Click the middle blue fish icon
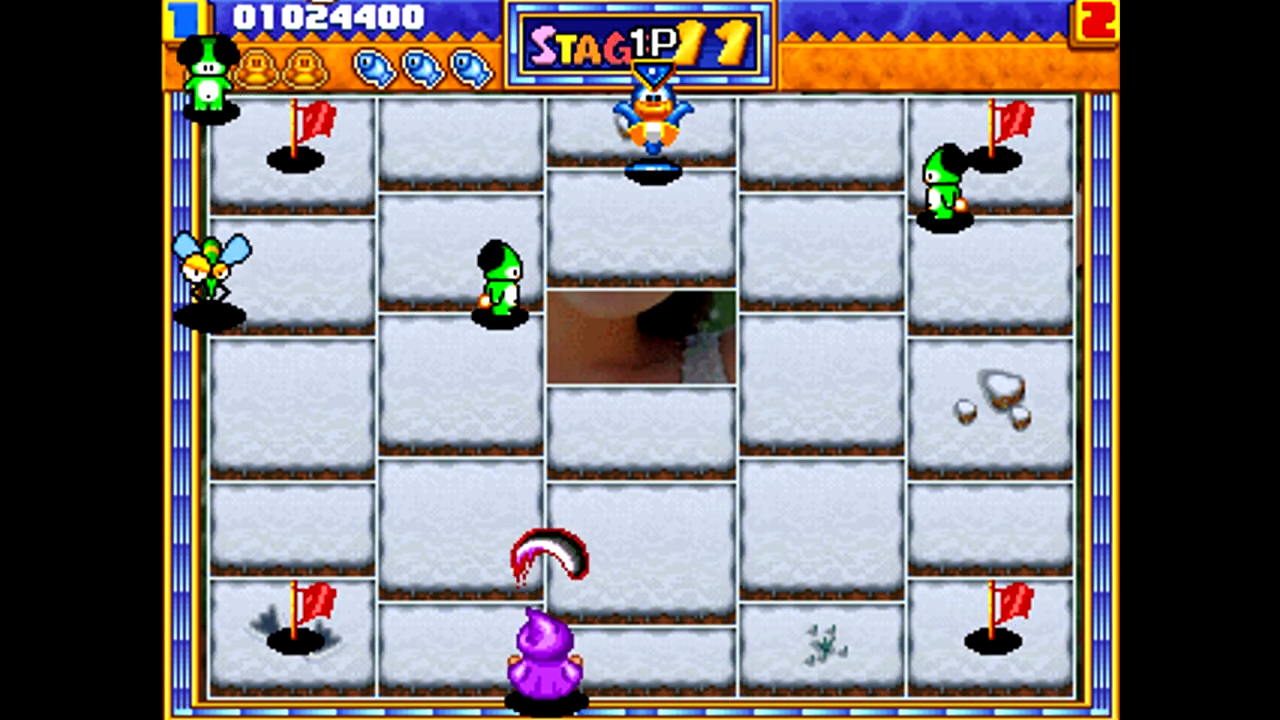 point(421,68)
